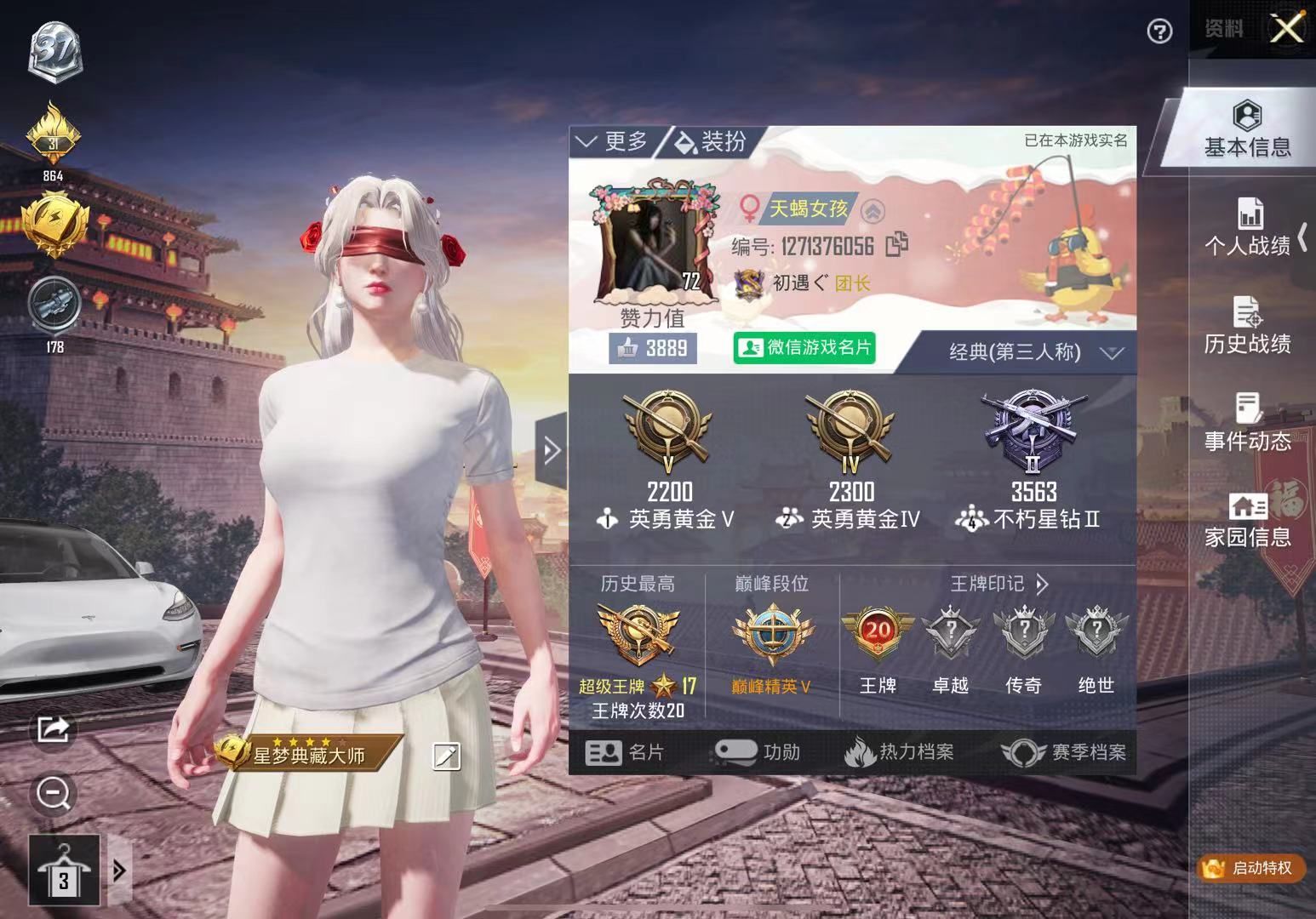Click the 赞力值 3889 likes counter
This screenshot has height=919, width=1316.
(653, 347)
